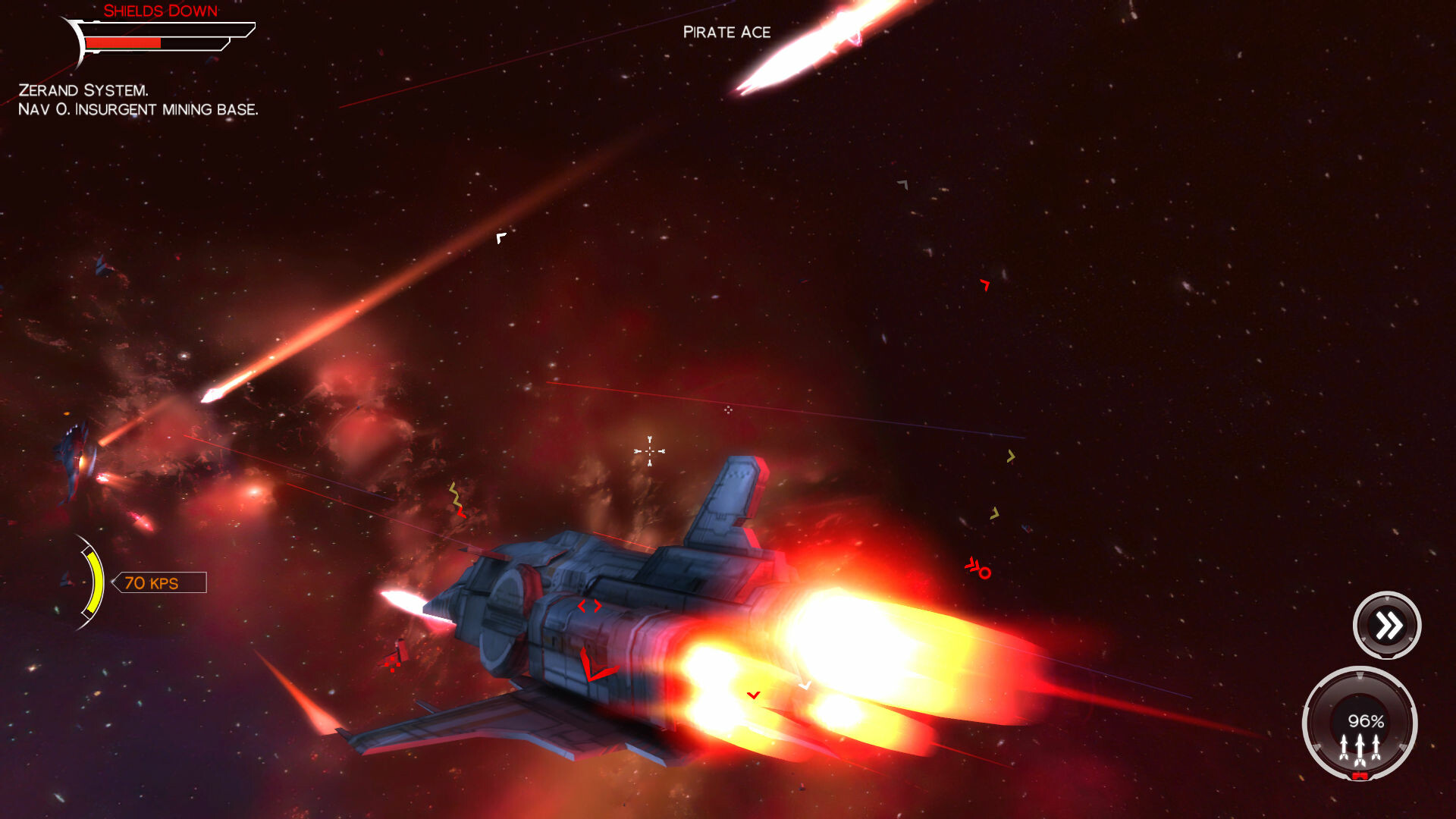Image resolution: width=1456 pixels, height=819 pixels.
Task: Select the Pirate Ace target label
Action: [726, 32]
